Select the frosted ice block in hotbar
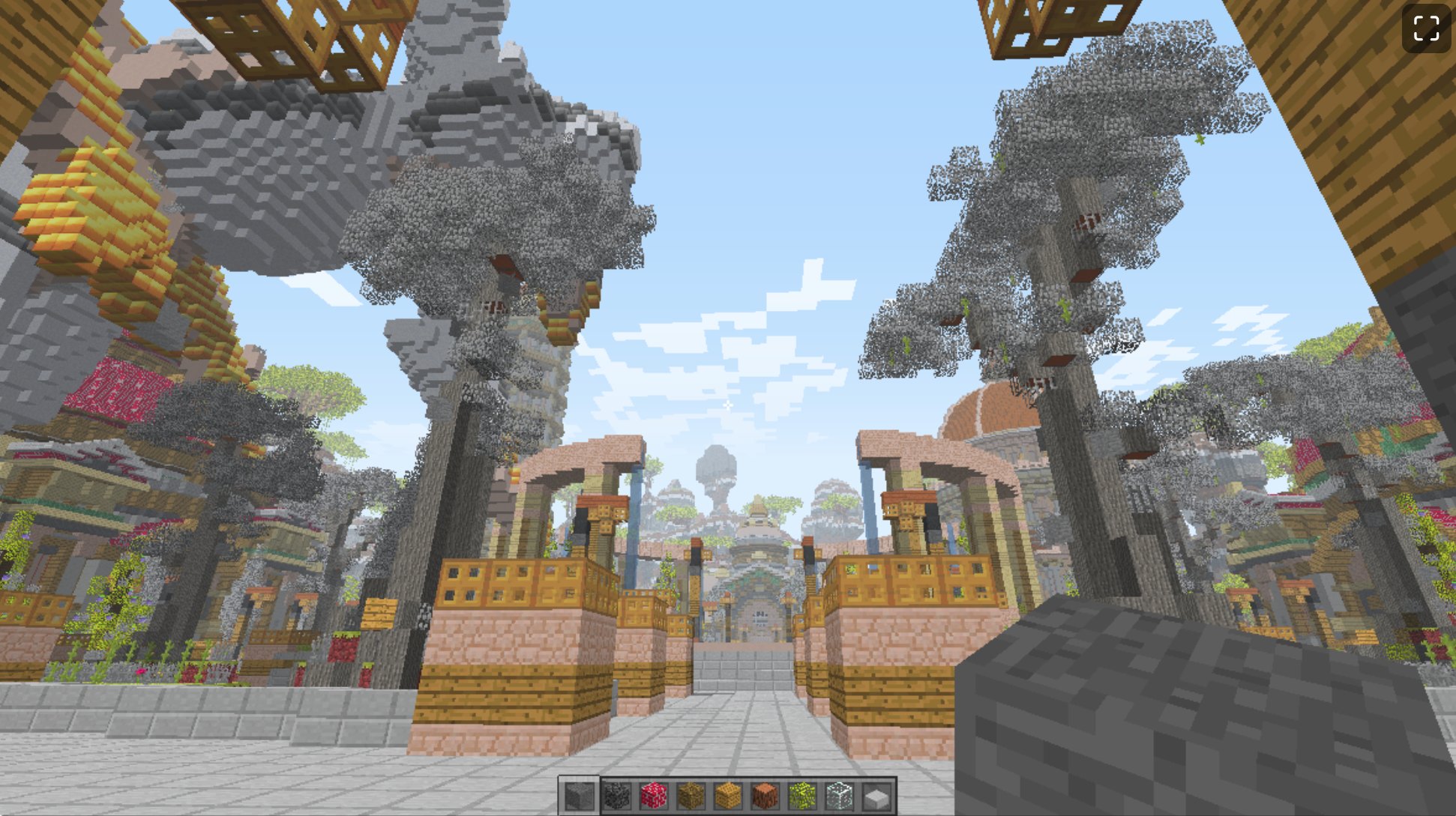The height and width of the screenshot is (816, 1456). pyautogui.click(x=840, y=797)
